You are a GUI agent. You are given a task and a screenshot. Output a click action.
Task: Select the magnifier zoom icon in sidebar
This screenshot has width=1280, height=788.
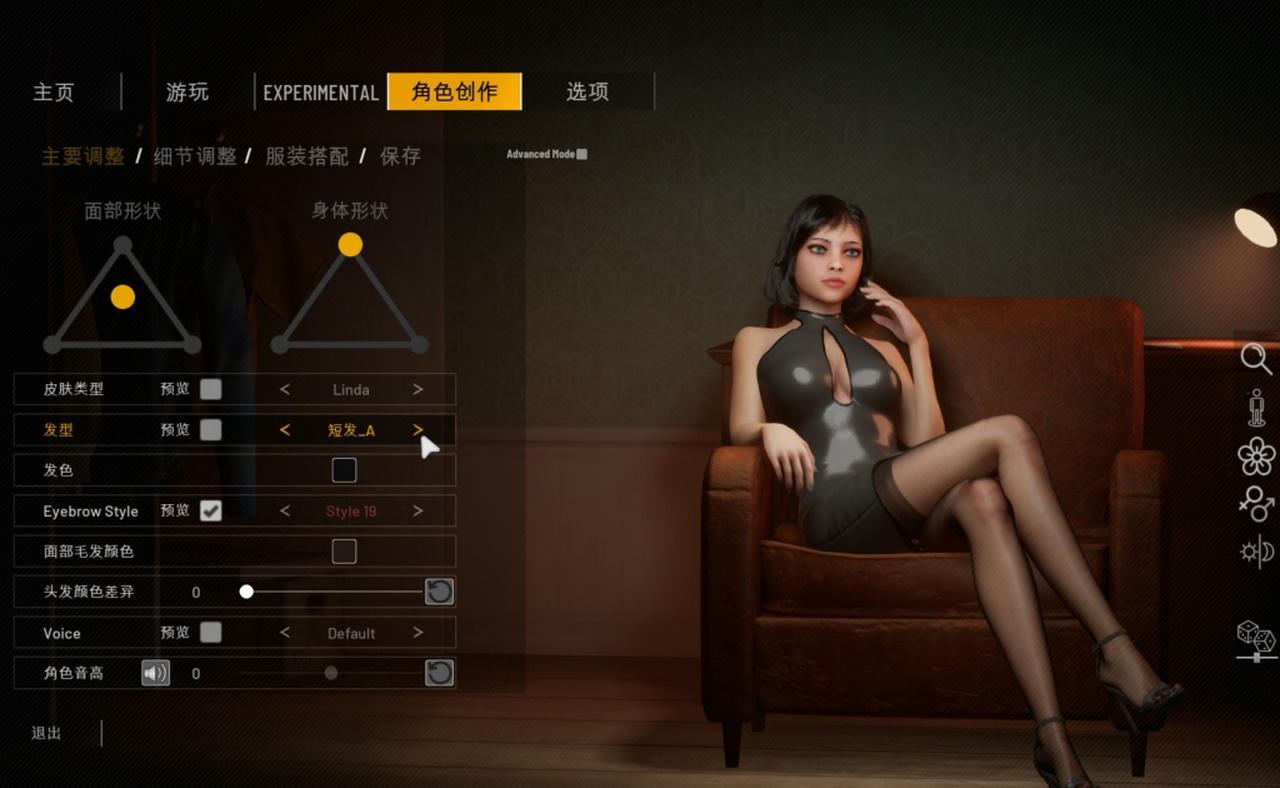(x=1254, y=357)
